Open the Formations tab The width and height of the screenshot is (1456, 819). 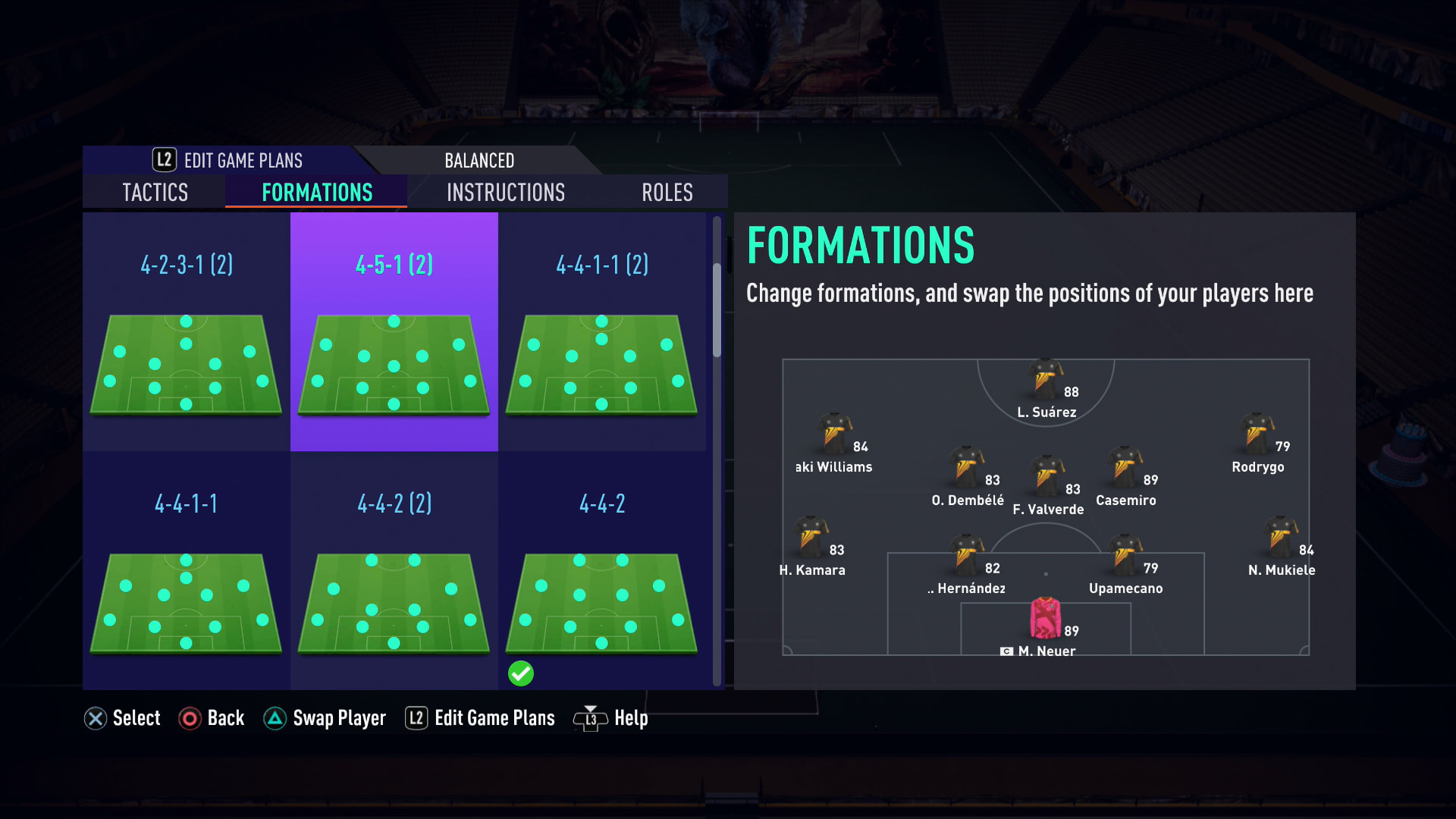coord(317,193)
